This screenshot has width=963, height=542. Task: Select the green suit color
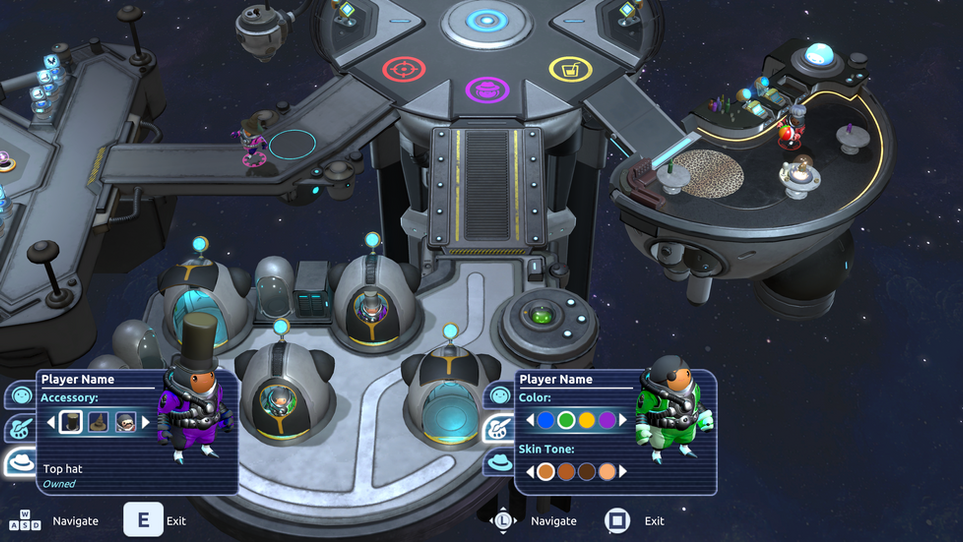click(x=566, y=421)
